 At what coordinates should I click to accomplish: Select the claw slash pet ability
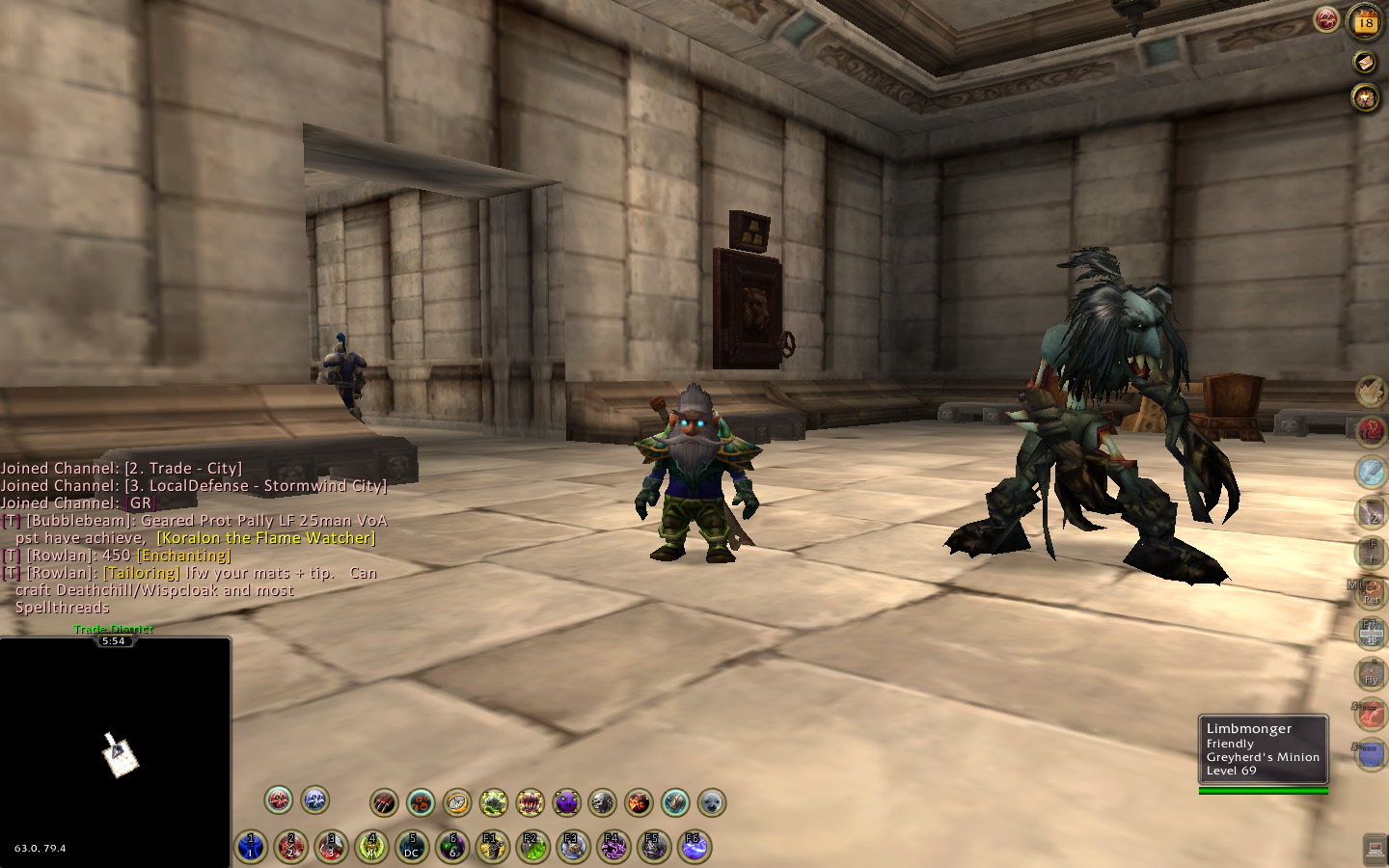coord(384,802)
